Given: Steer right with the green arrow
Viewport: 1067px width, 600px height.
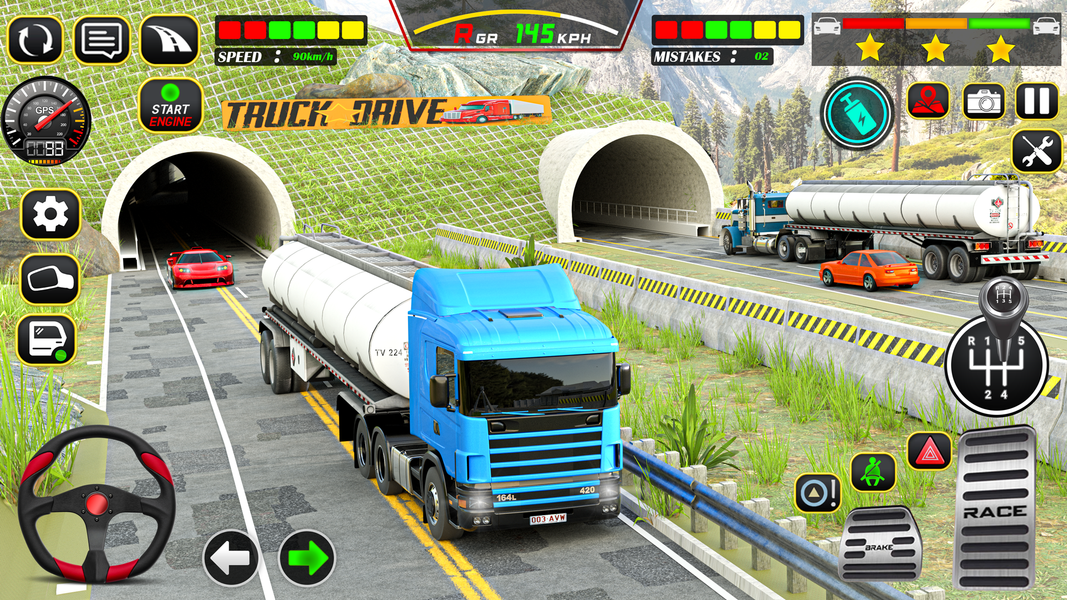Looking at the screenshot, I should click(306, 558).
